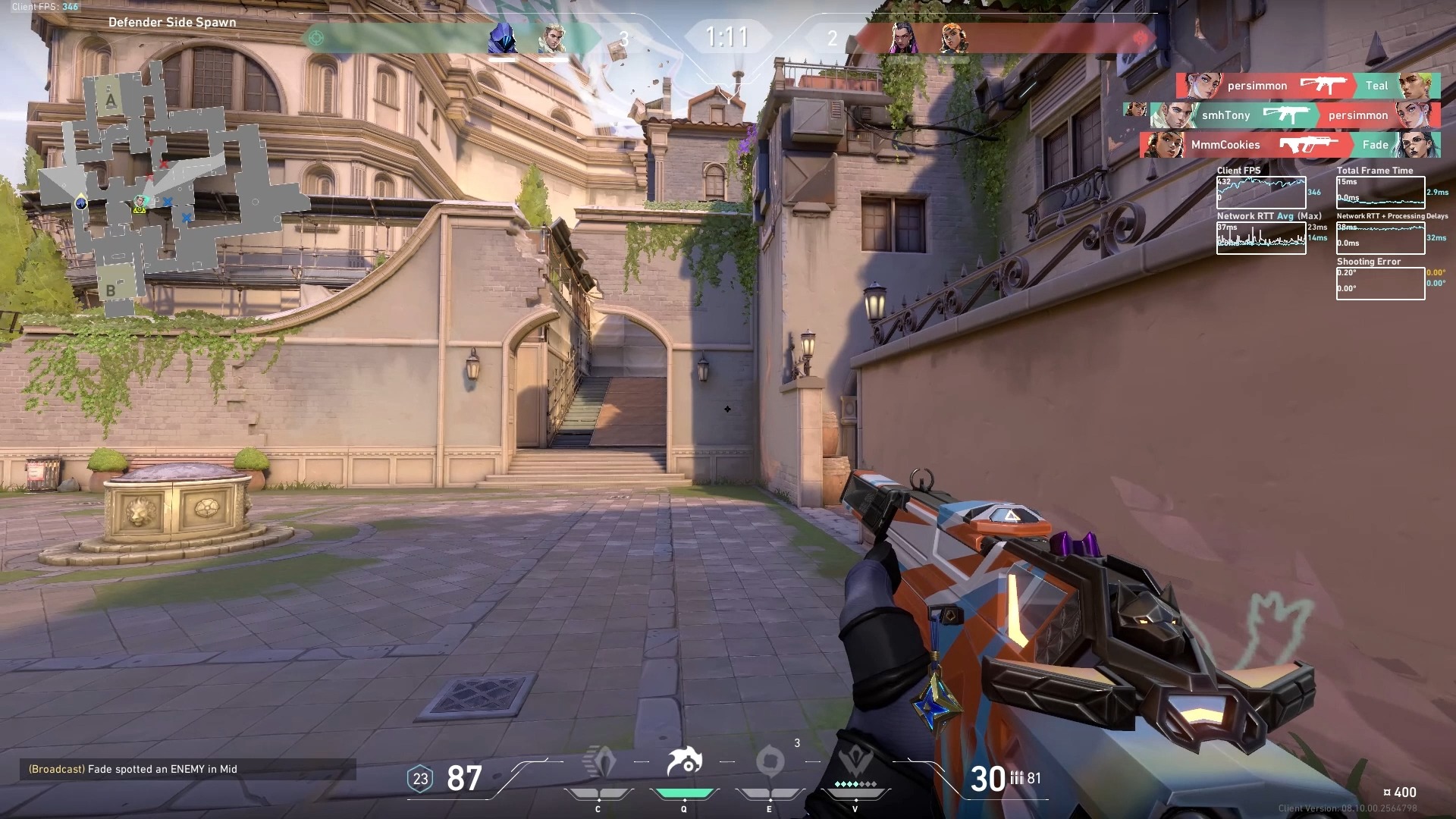Image resolution: width=1456 pixels, height=819 pixels.
Task: Open the broadcast chat message box
Action: 187,769
